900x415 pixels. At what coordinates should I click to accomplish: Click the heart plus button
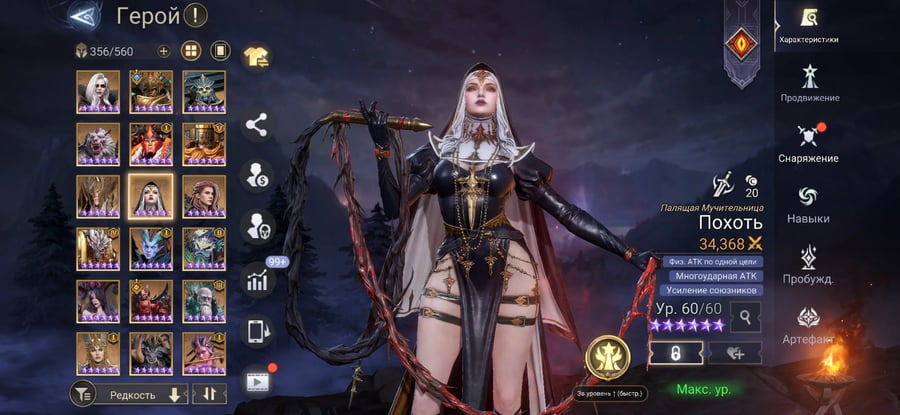pos(735,351)
